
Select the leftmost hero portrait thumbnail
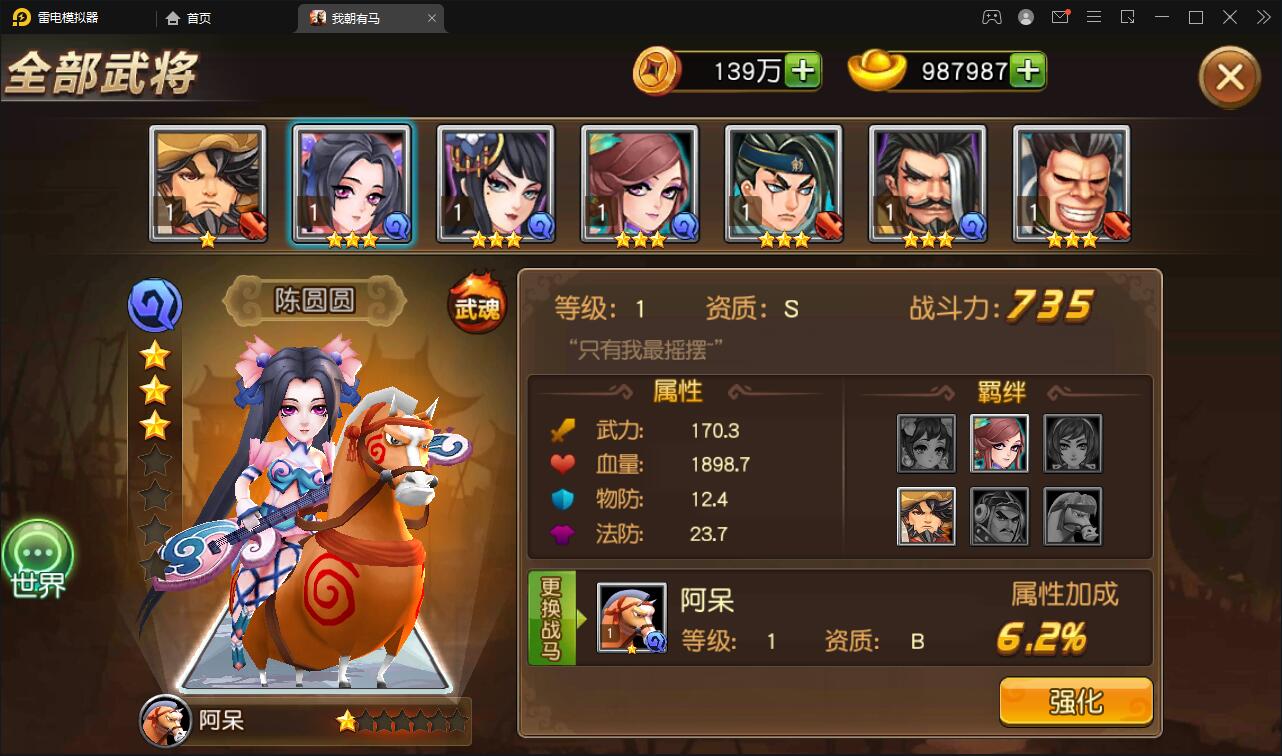tap(208, 182)
